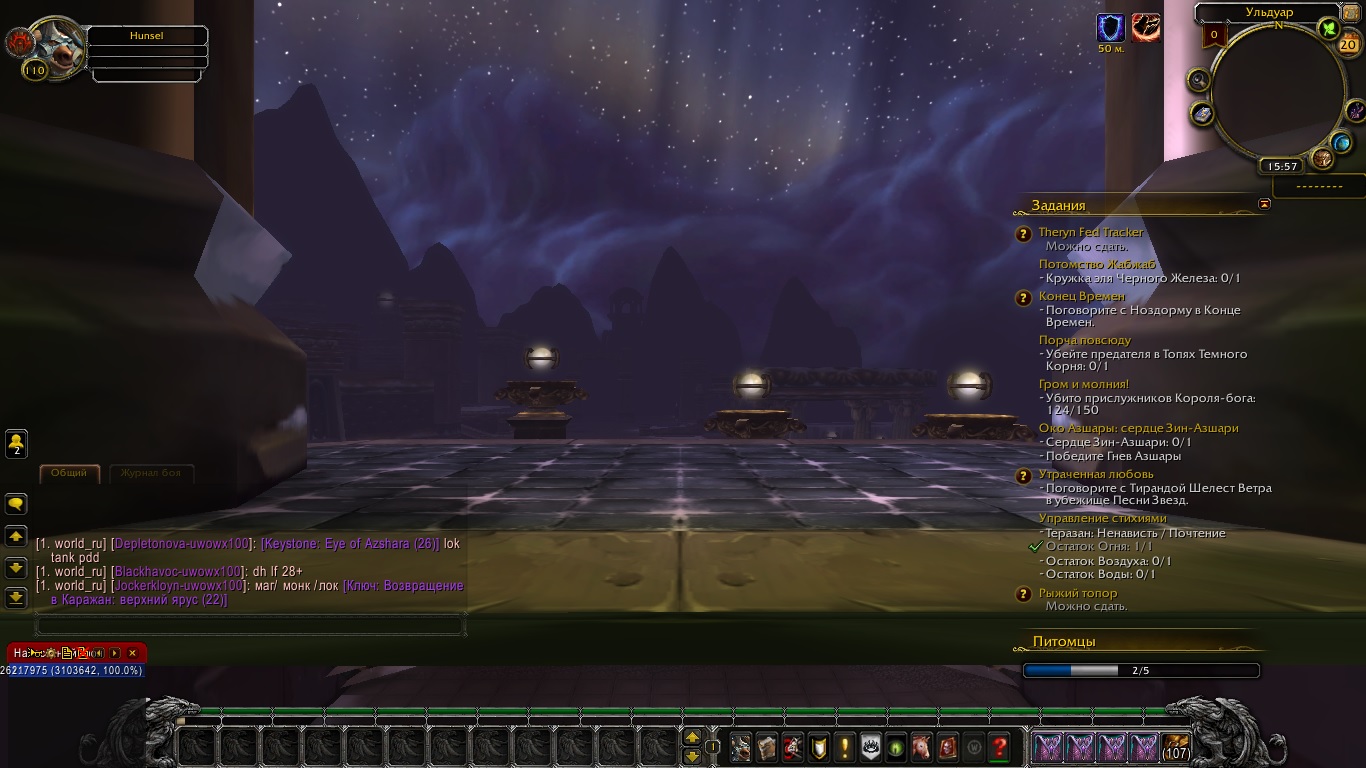Open the chat menu speech bubble

tap(17, 503)
